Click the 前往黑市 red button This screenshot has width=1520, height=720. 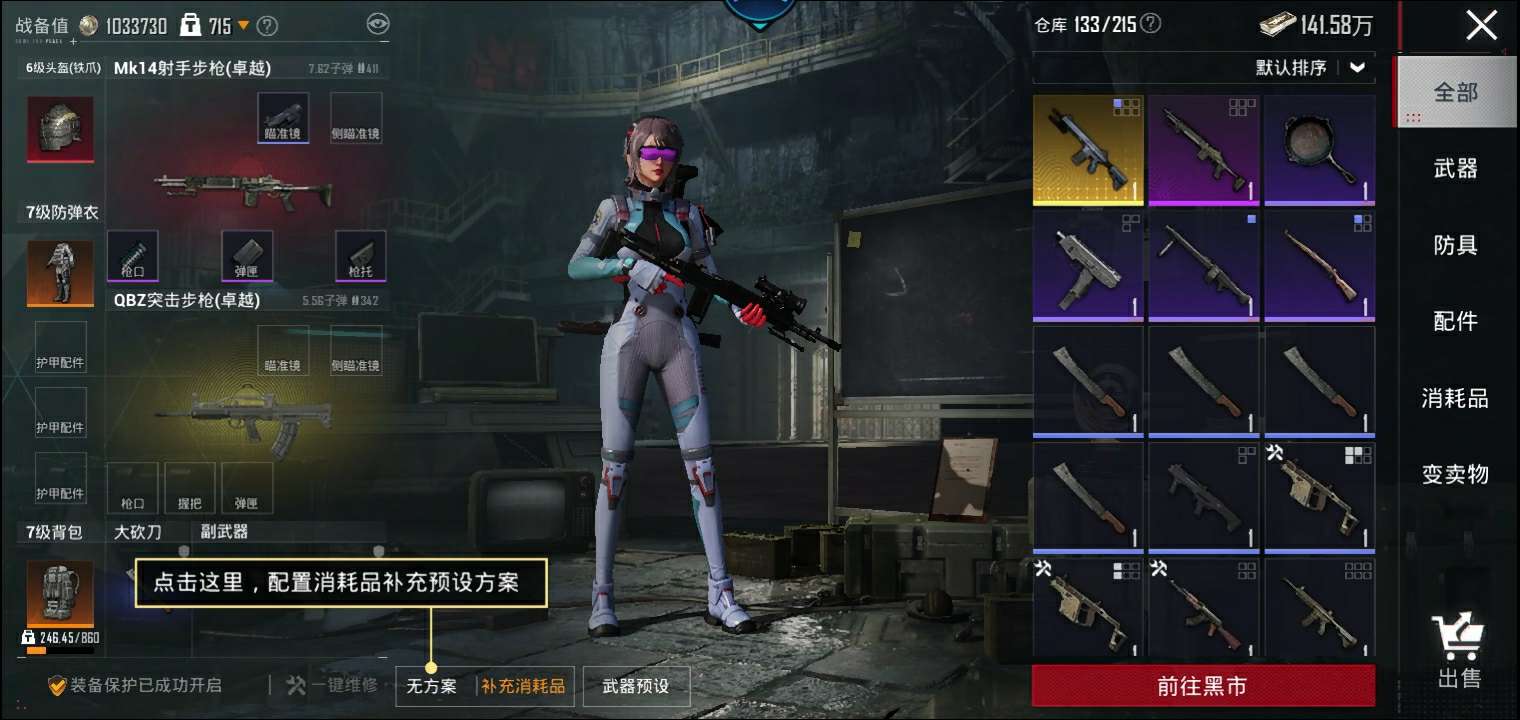[1202, 686]
